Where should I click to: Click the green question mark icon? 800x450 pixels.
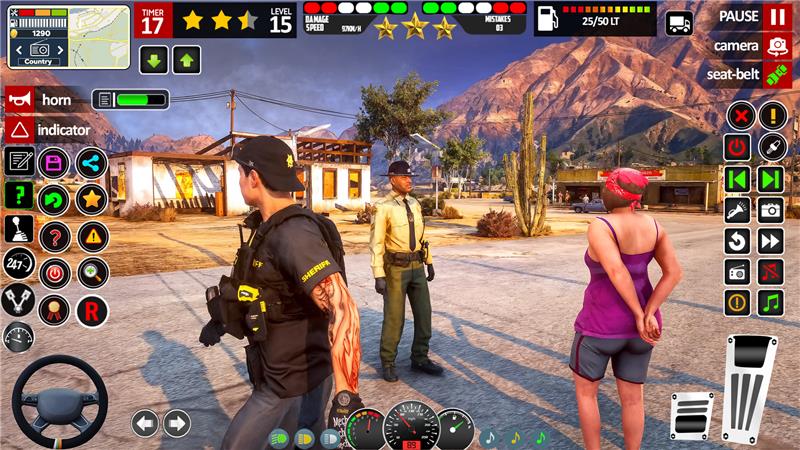coord(19,194)
